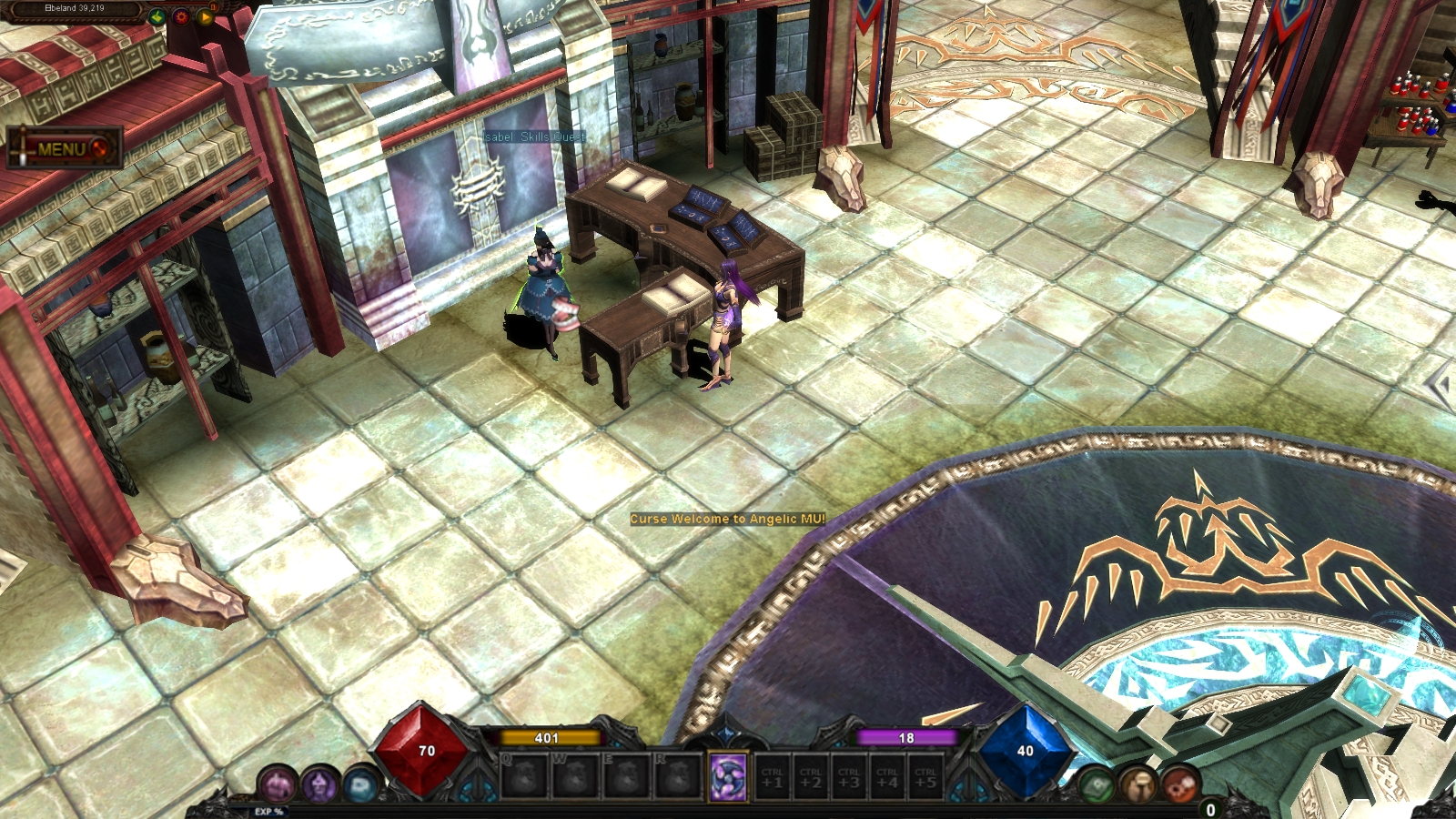Select the CTRL+1 skill slot
This screenshot has width=1456, height=819.
click(x=773, y=778)
